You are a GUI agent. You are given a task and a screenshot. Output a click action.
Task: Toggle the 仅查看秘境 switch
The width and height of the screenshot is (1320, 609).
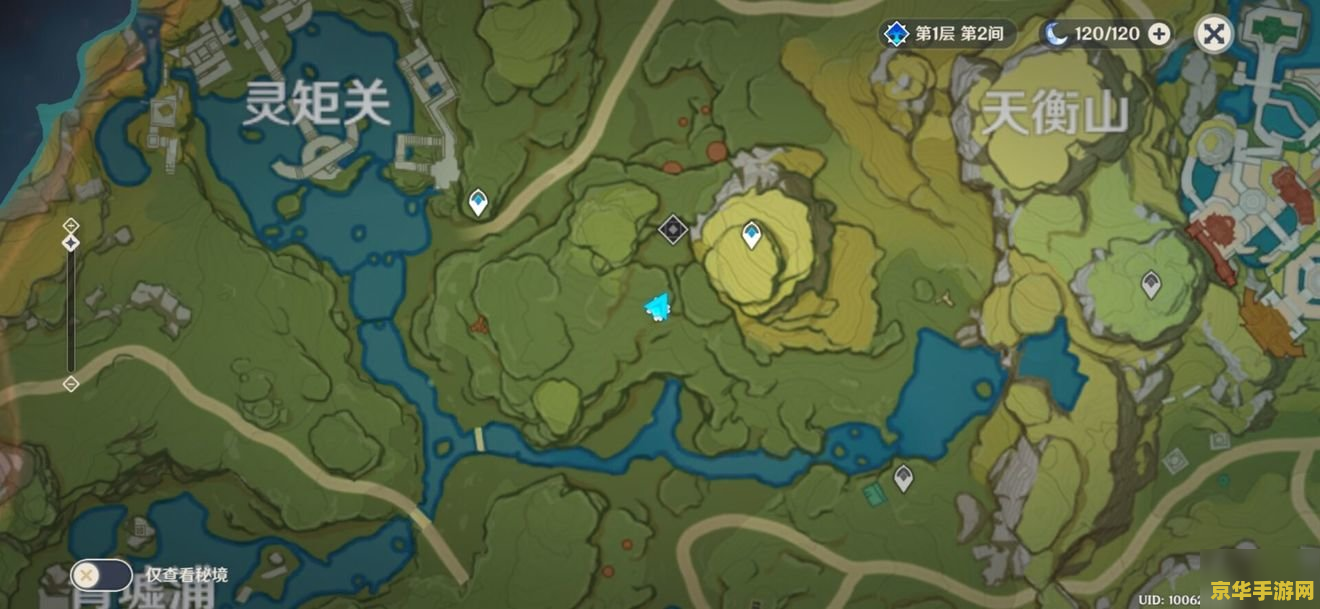100,575
